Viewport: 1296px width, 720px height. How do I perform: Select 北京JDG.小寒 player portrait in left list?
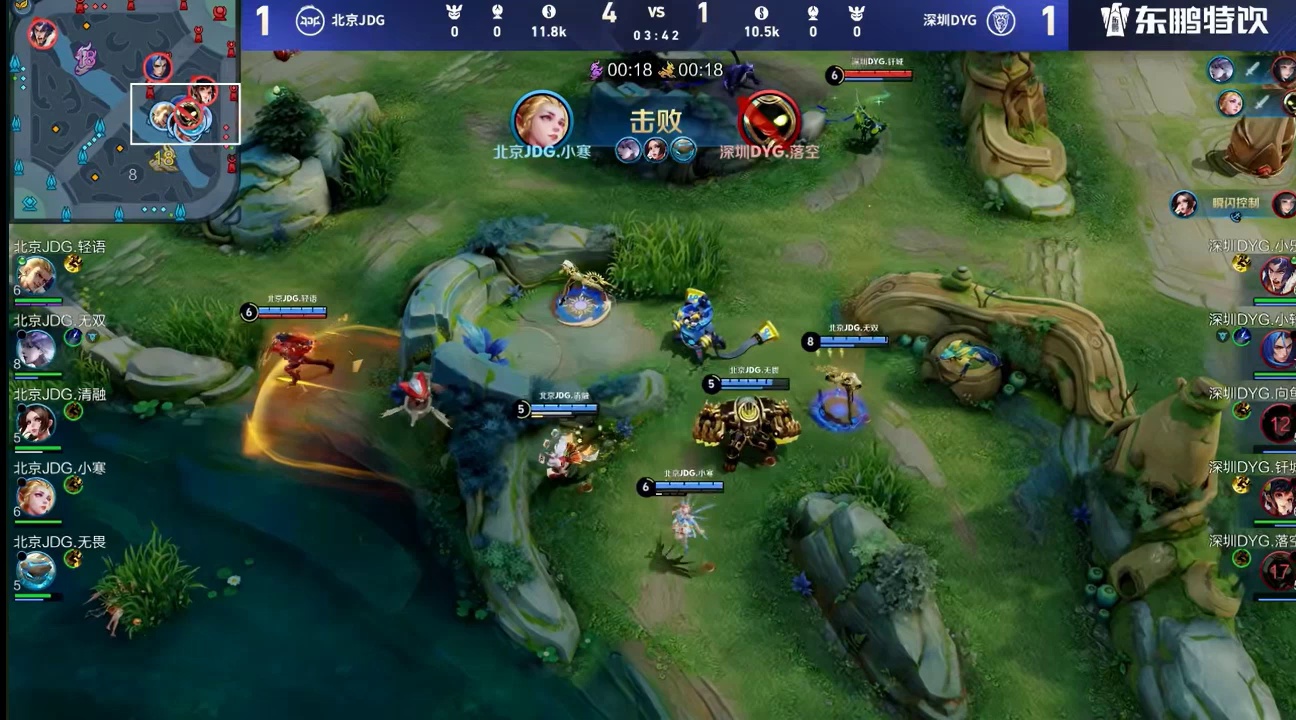point(36,496)
